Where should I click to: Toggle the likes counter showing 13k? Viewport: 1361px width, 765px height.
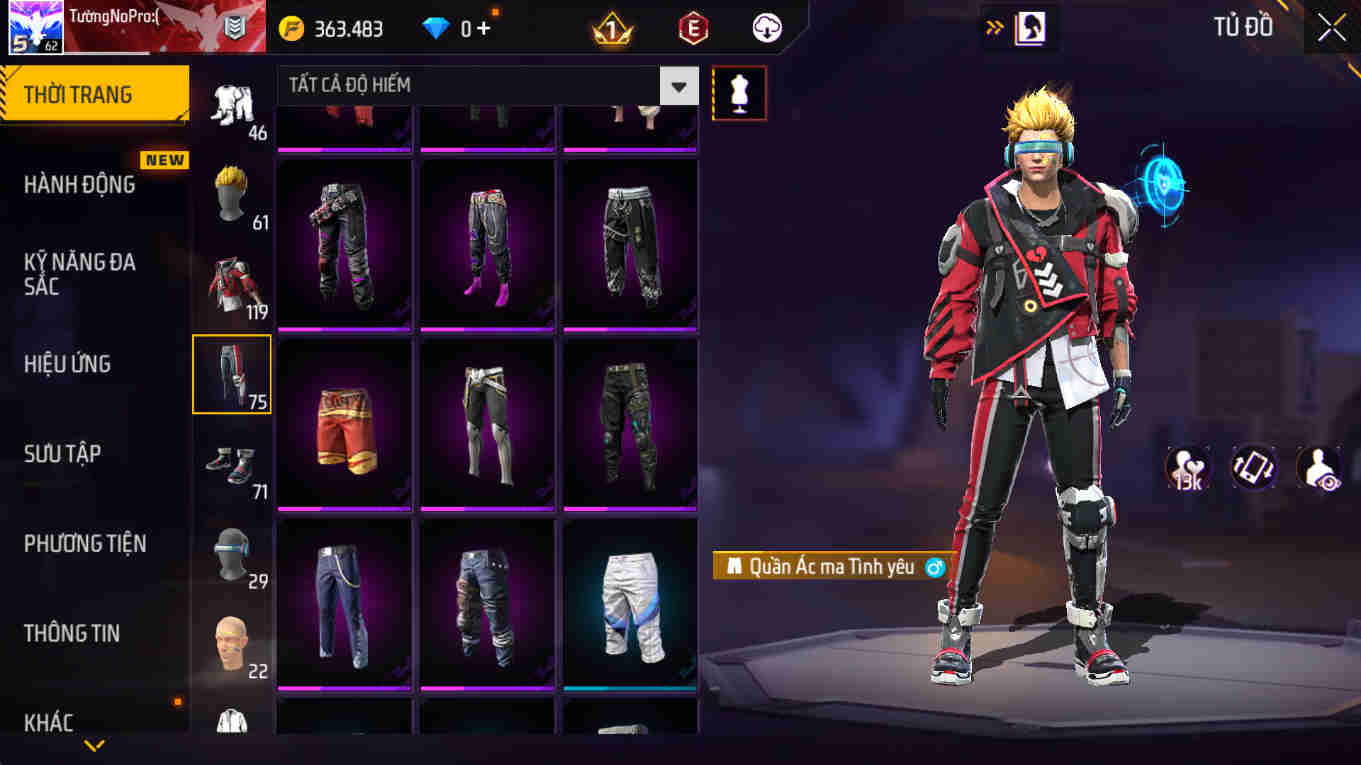pos(1186,466)
